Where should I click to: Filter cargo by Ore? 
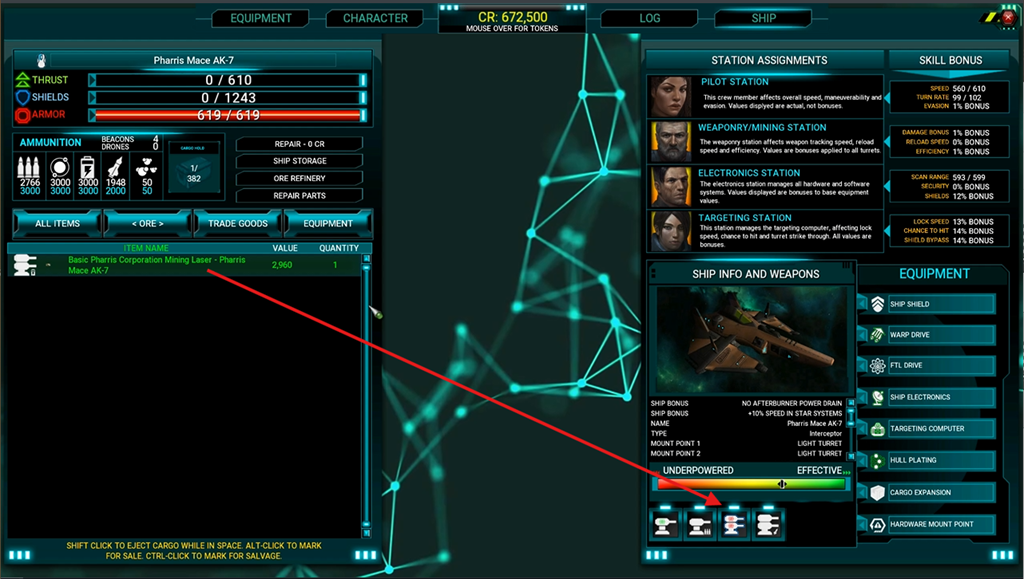coord(147,223)
